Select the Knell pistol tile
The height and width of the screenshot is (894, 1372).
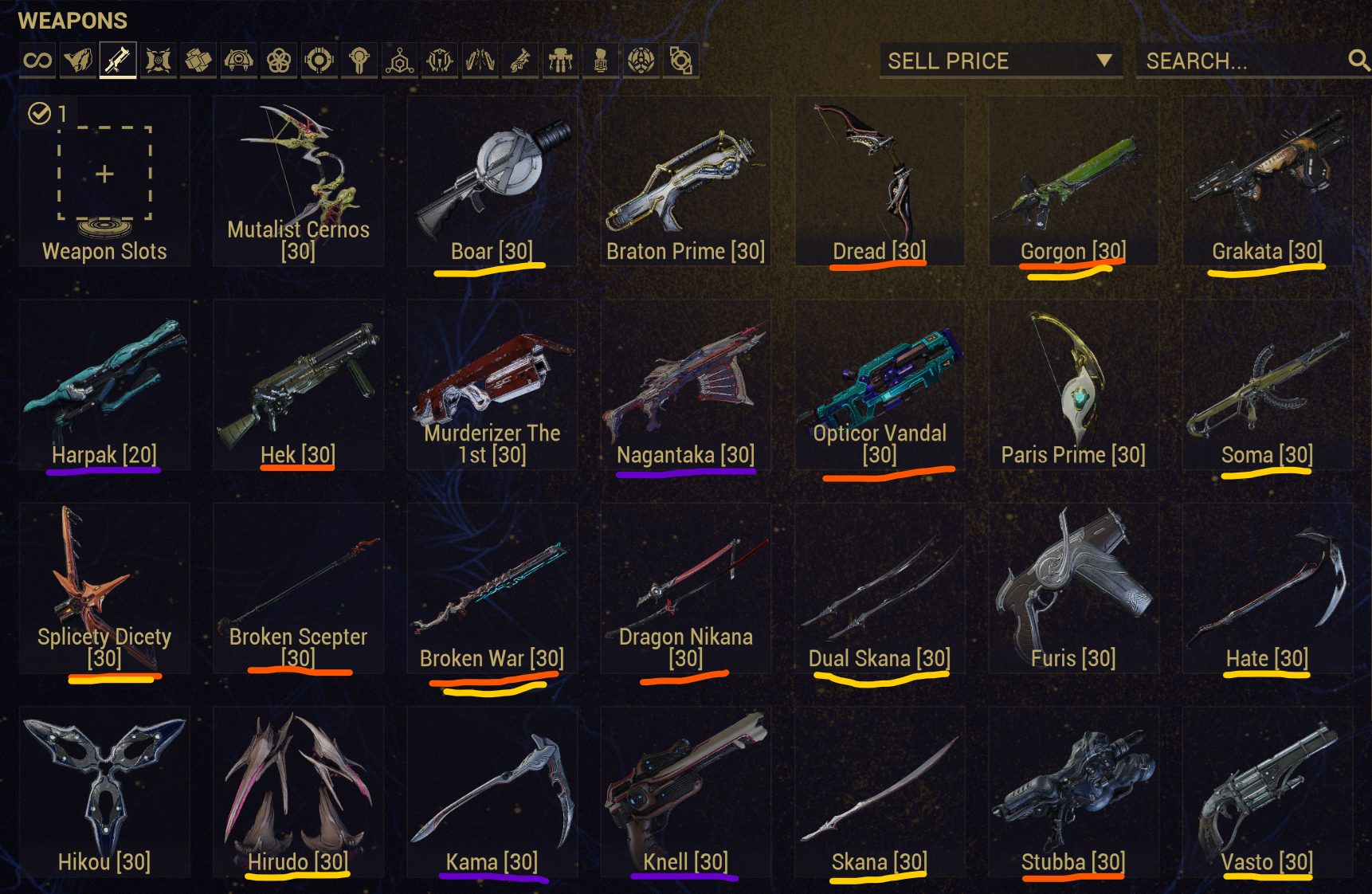tap(685, 791)
